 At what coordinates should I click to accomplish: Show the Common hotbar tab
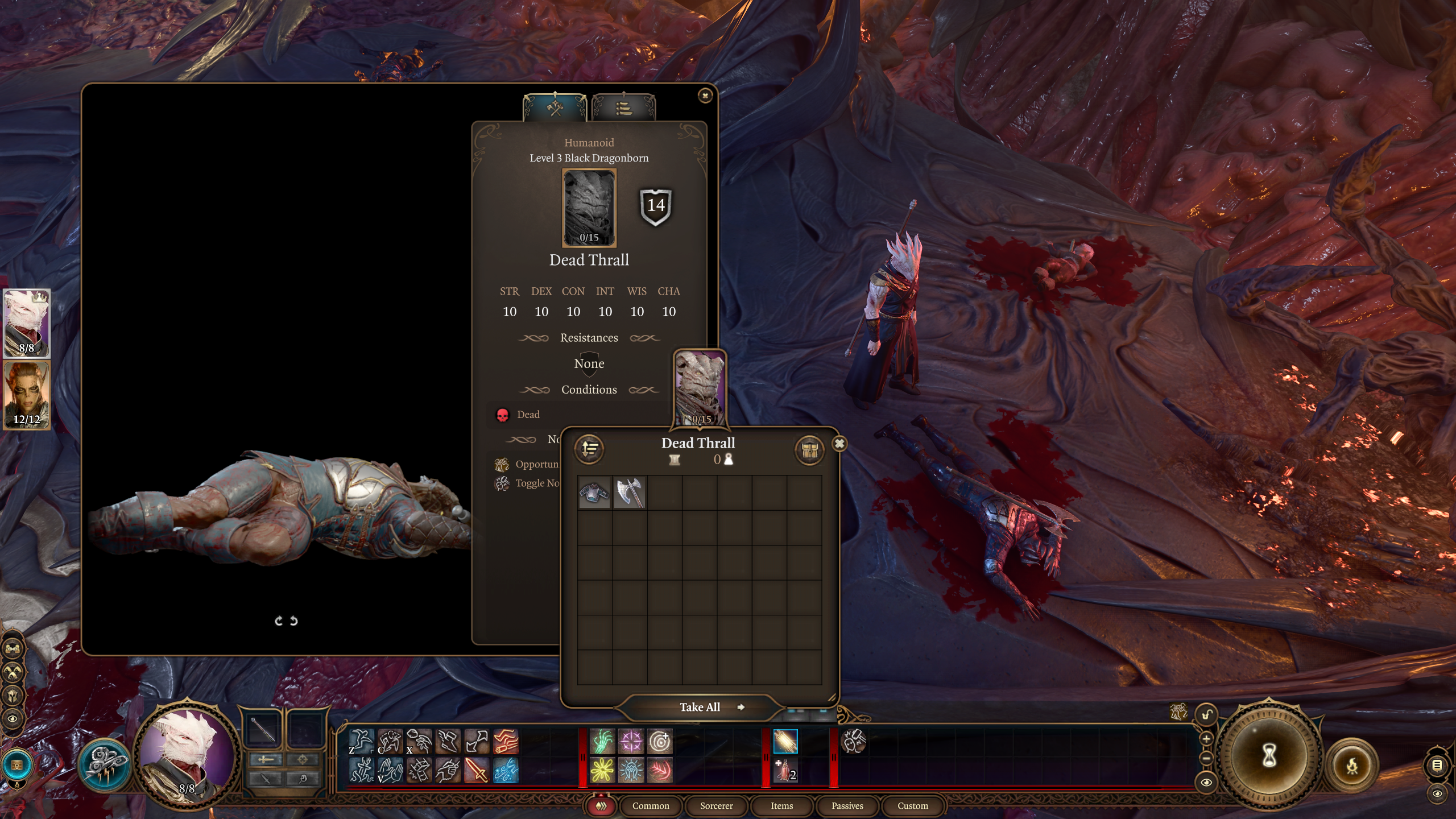click(651, 805)
